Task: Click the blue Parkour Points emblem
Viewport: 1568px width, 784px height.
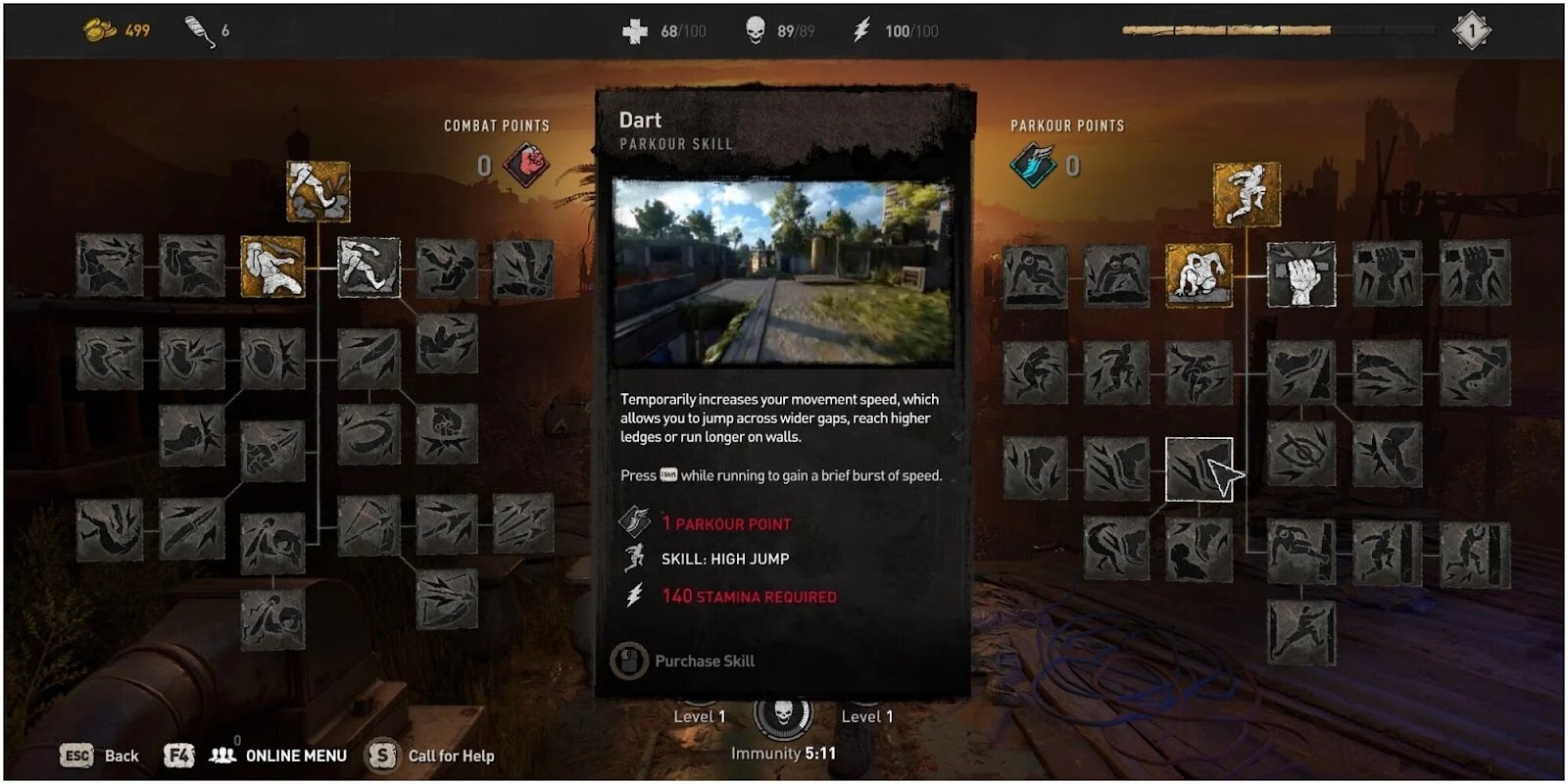Action: [1033, 165]
